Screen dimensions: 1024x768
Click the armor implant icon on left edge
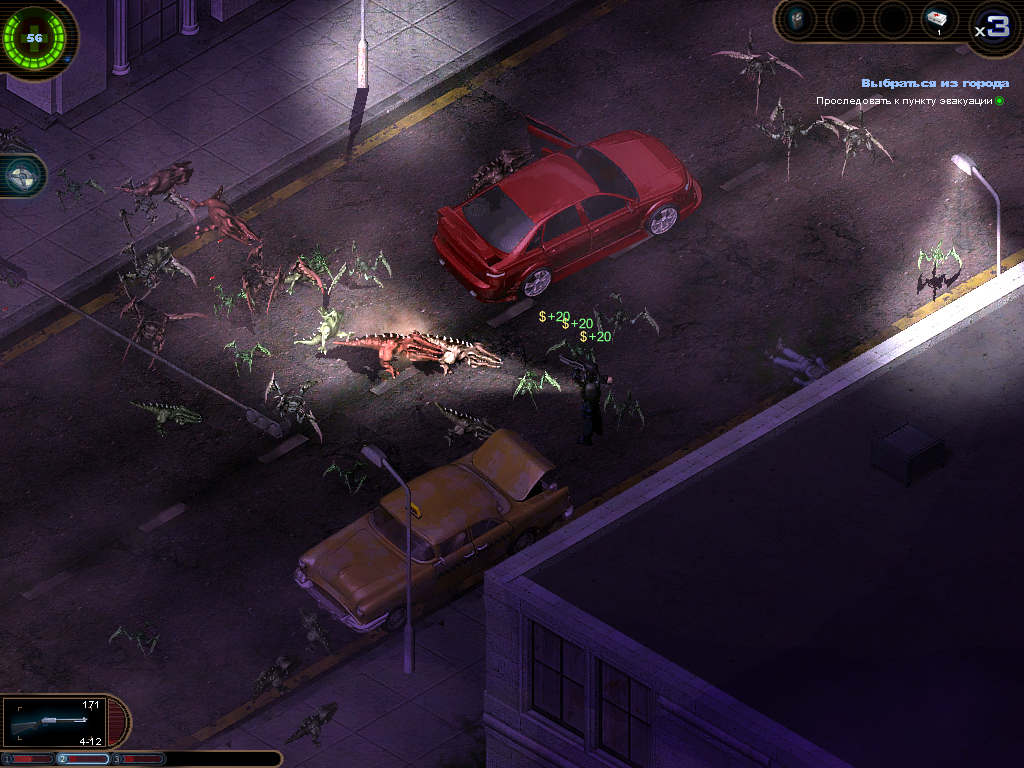20,176
